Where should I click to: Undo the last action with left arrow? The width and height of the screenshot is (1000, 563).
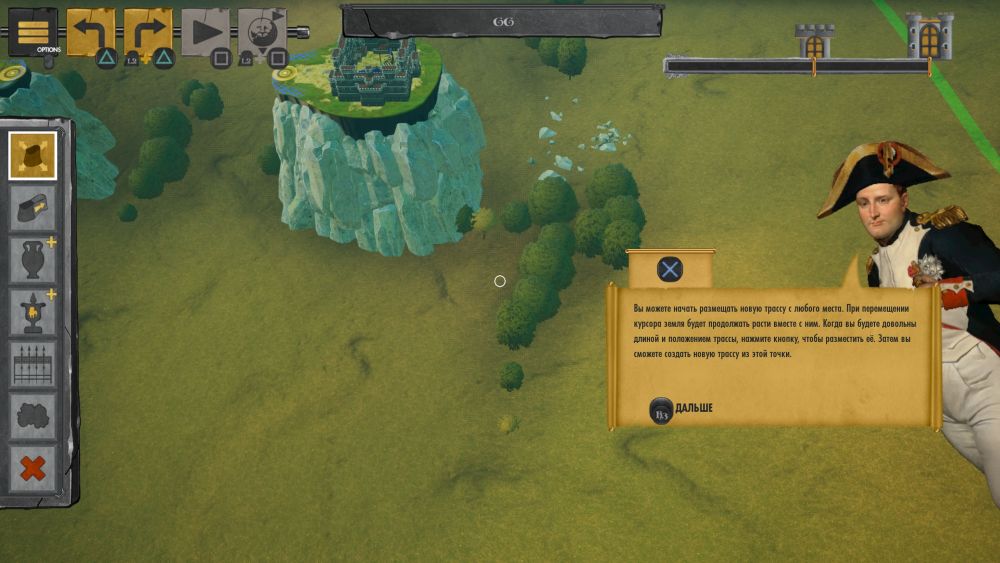click(90, 32)
